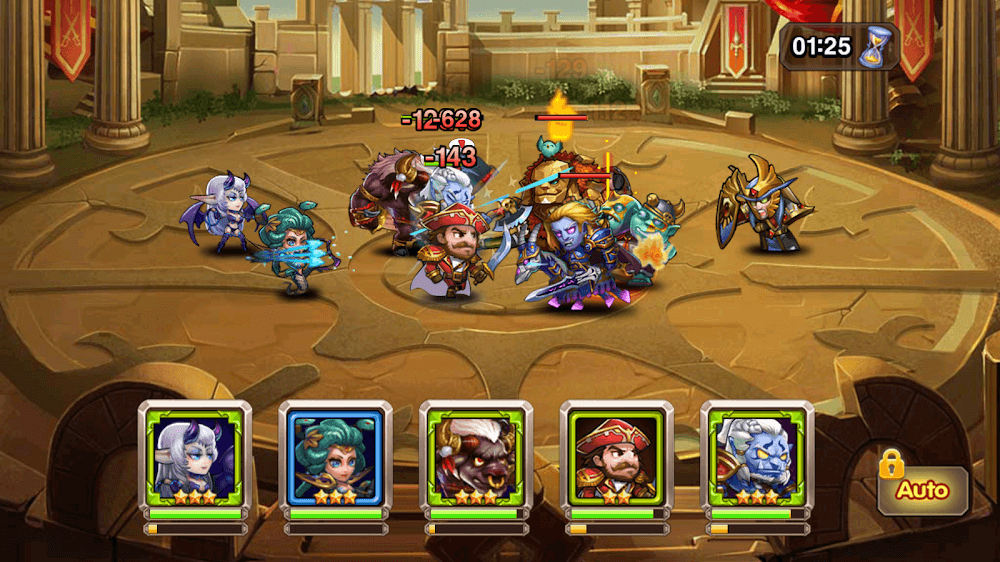Viewport: 1000px width, 562px height.
Task: Trigger the red-hat pirate captain hero portrait
Action: [x=617, y=455]
